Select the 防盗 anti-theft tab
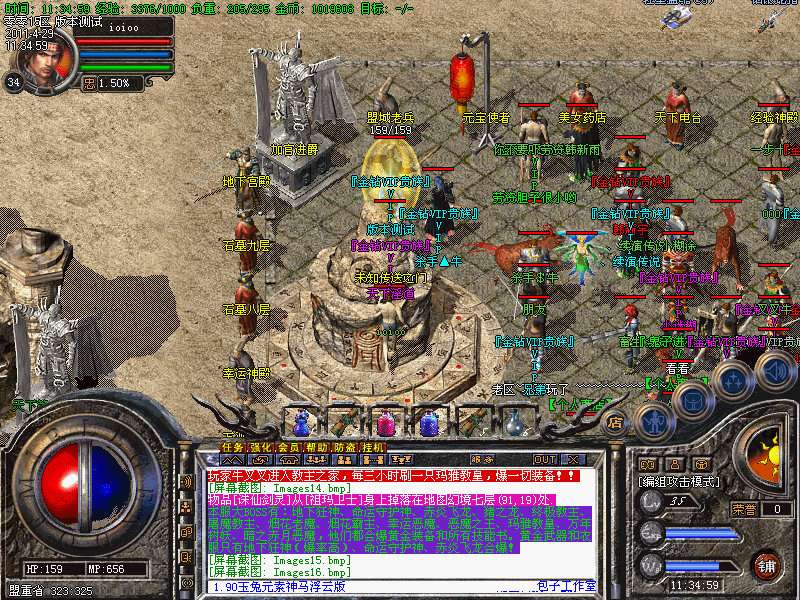The width and height of the screenshot is (800, 600). pos(344,447)
